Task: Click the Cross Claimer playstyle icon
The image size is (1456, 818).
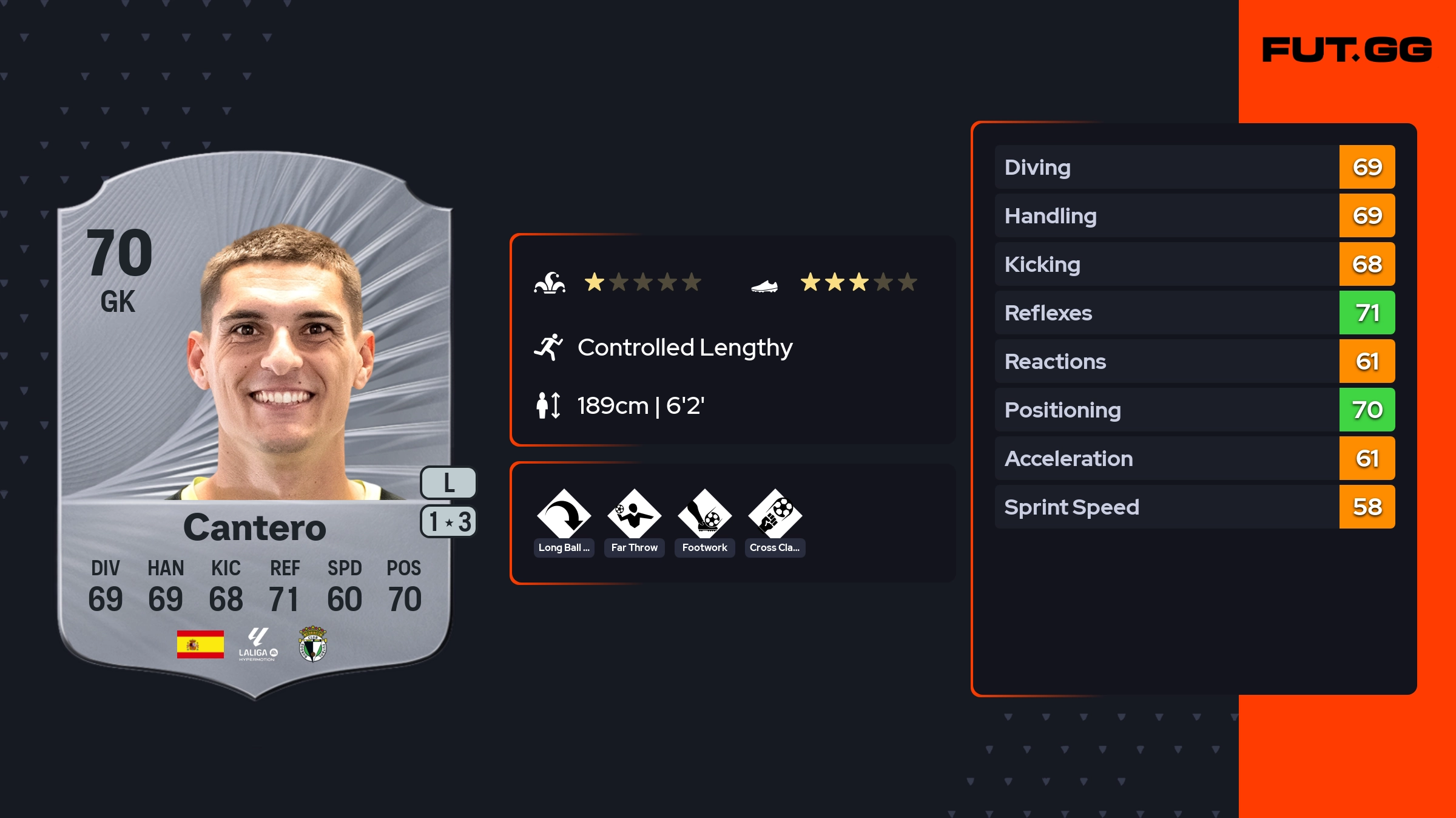Action: 775,515
